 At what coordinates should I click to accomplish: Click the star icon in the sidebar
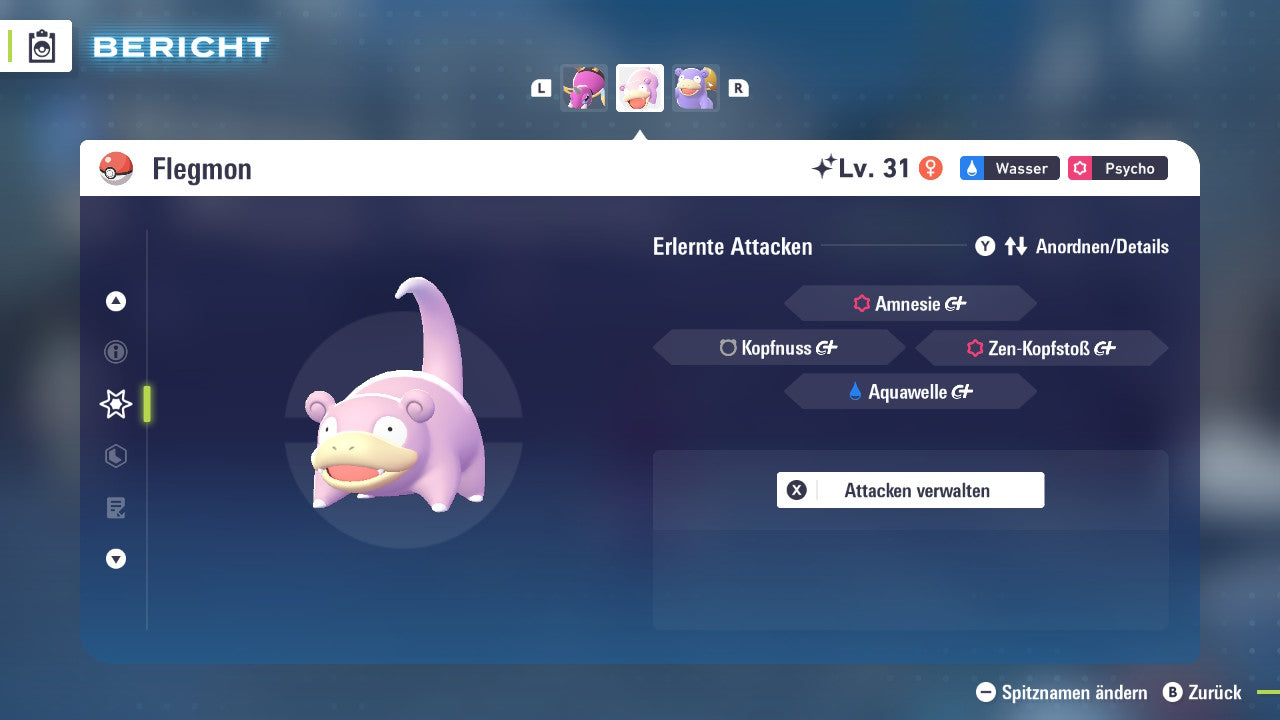coord(115,404)
